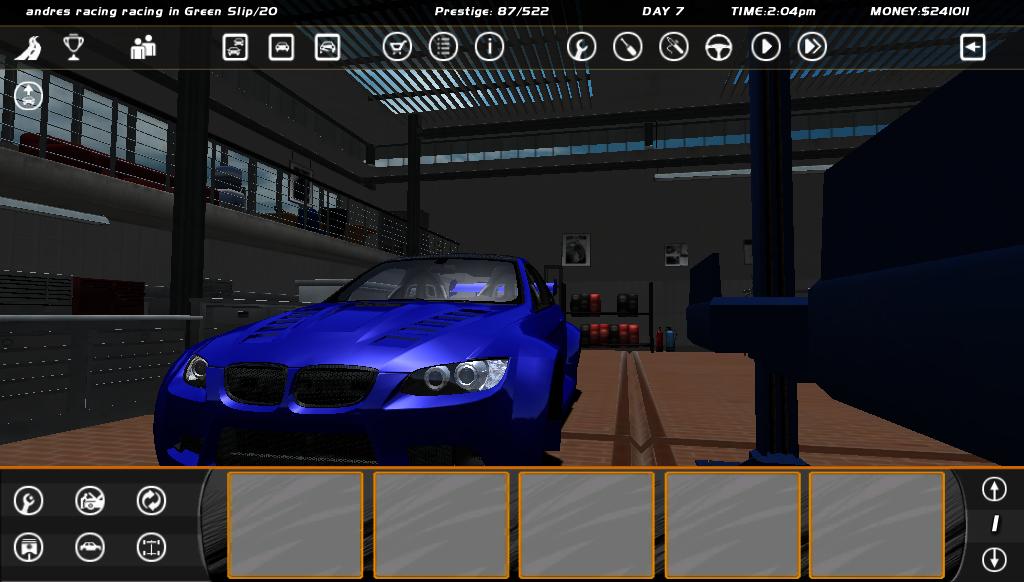Show the list view icon
This screenshot has width=1024, height=582.
443,47
